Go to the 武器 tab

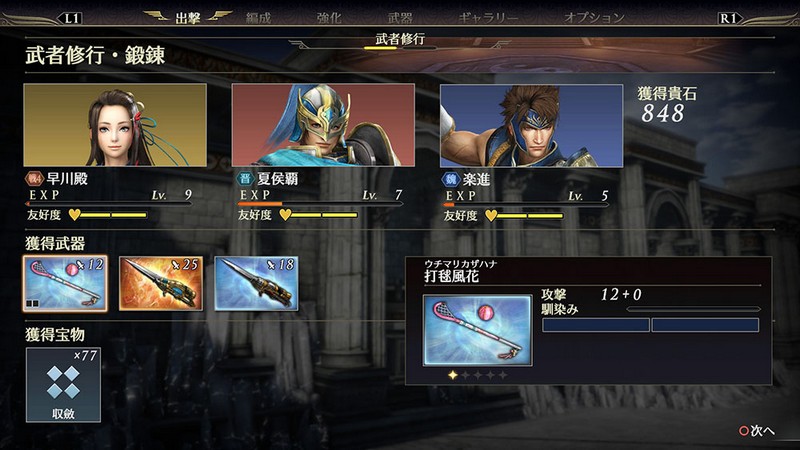(402, 17)
